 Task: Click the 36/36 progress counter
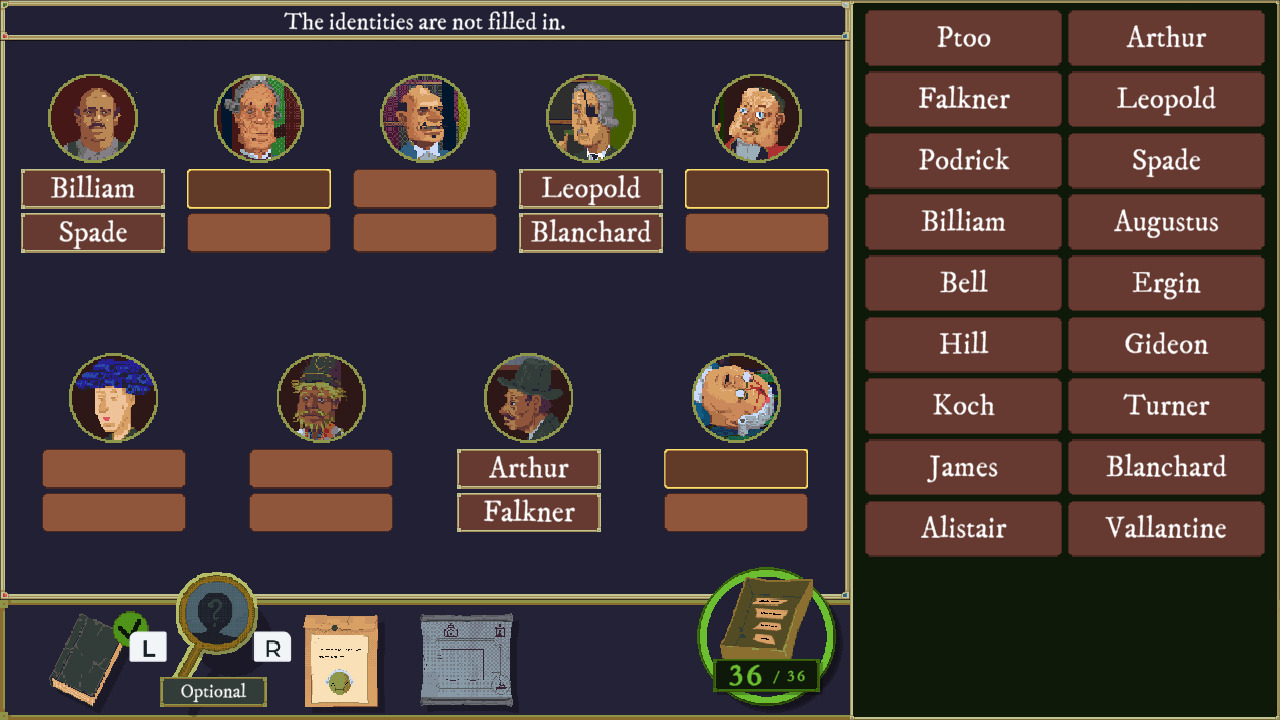[x=765, y=675]
